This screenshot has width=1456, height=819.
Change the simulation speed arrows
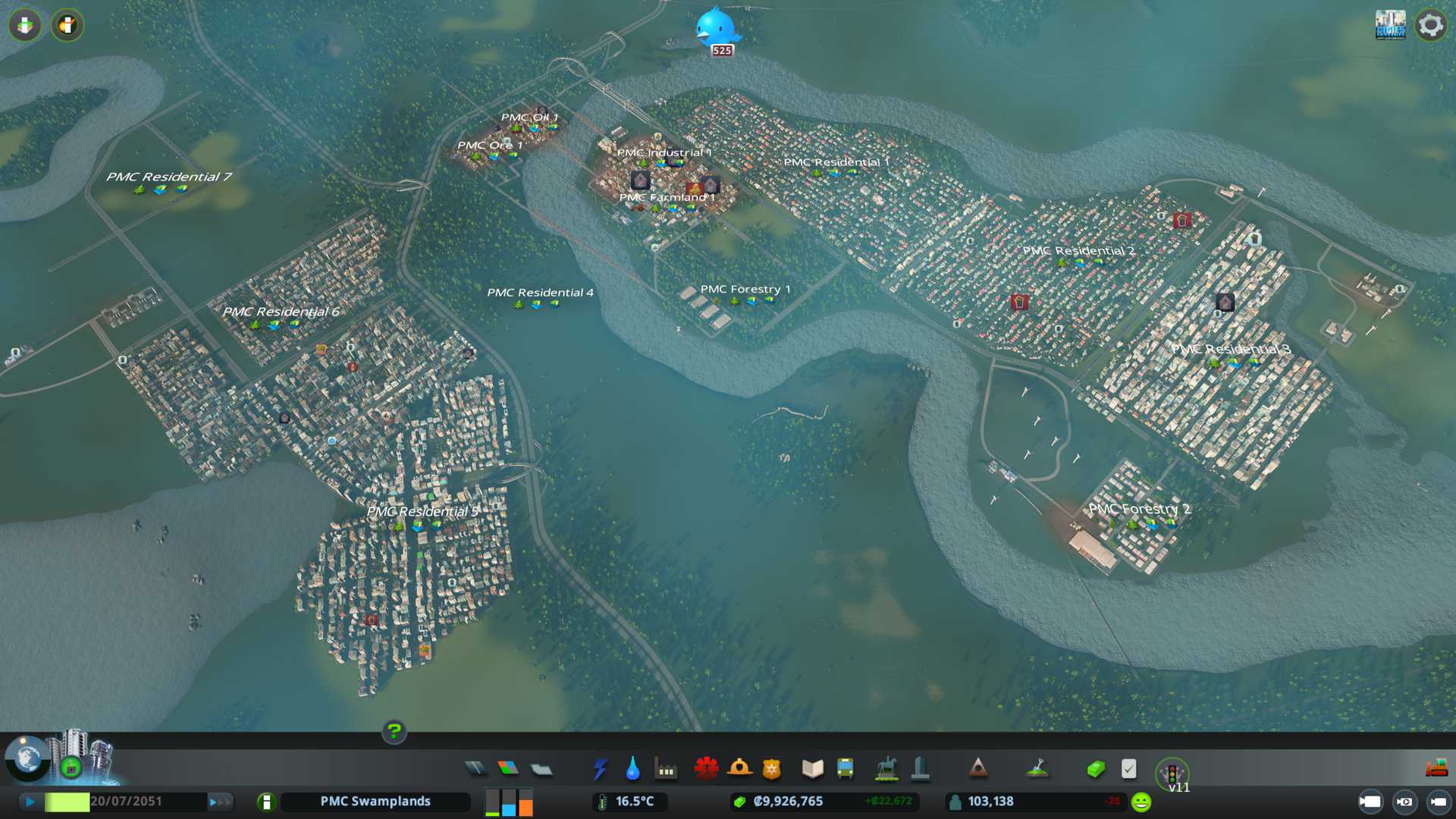click(220, 802)
